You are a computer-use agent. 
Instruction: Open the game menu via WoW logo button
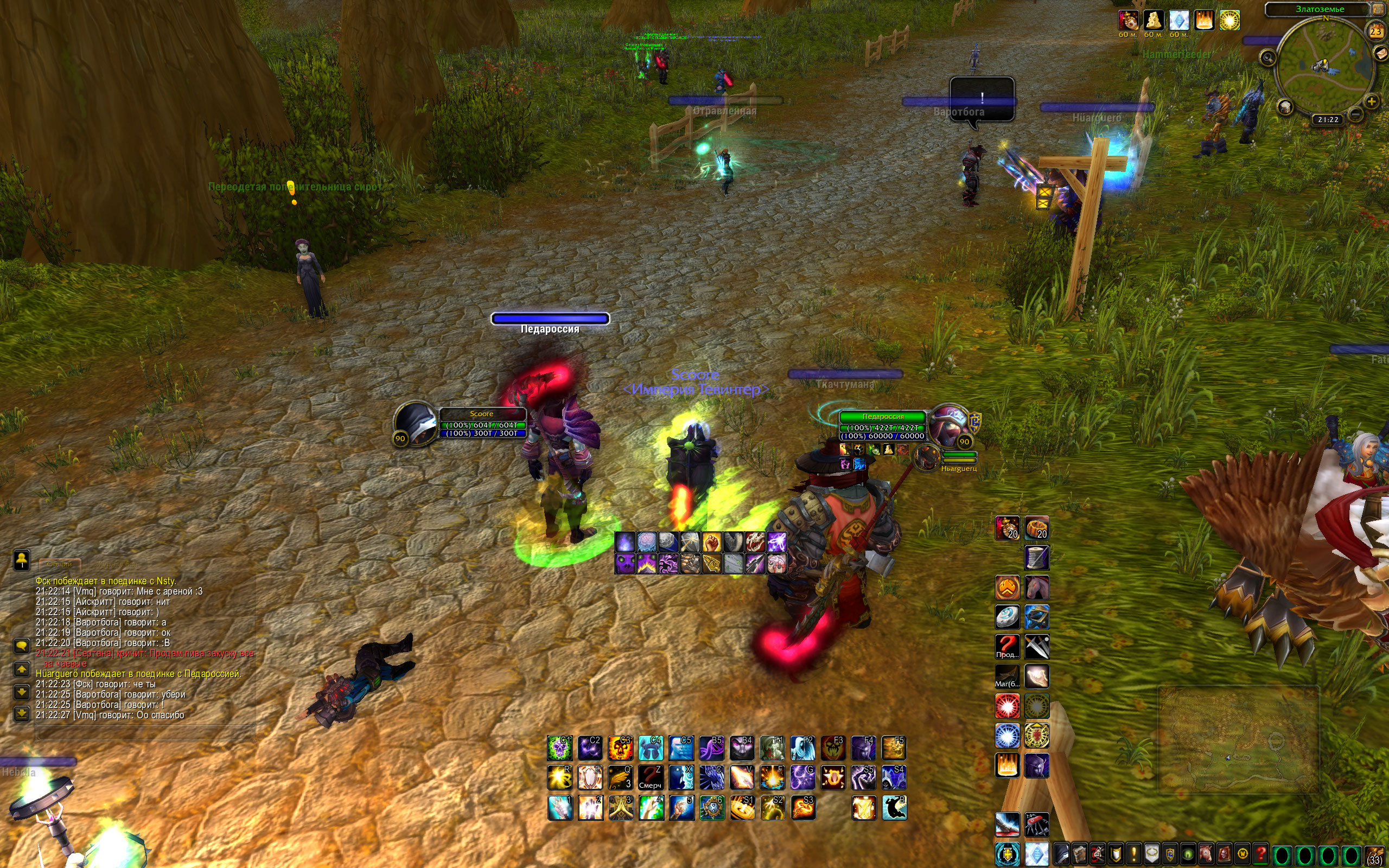(1243, 854)
